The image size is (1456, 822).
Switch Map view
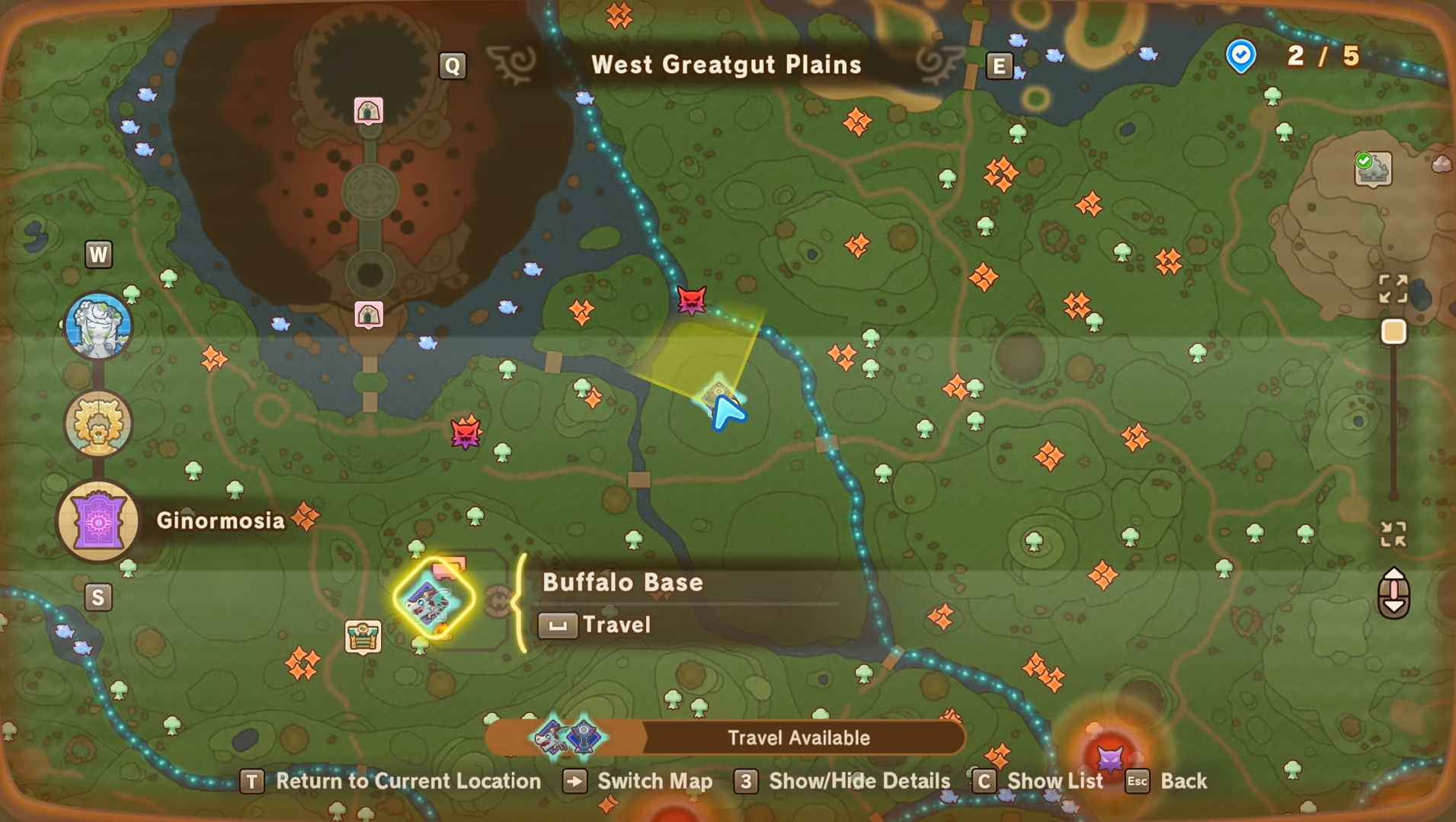click(x=638, y=781)
